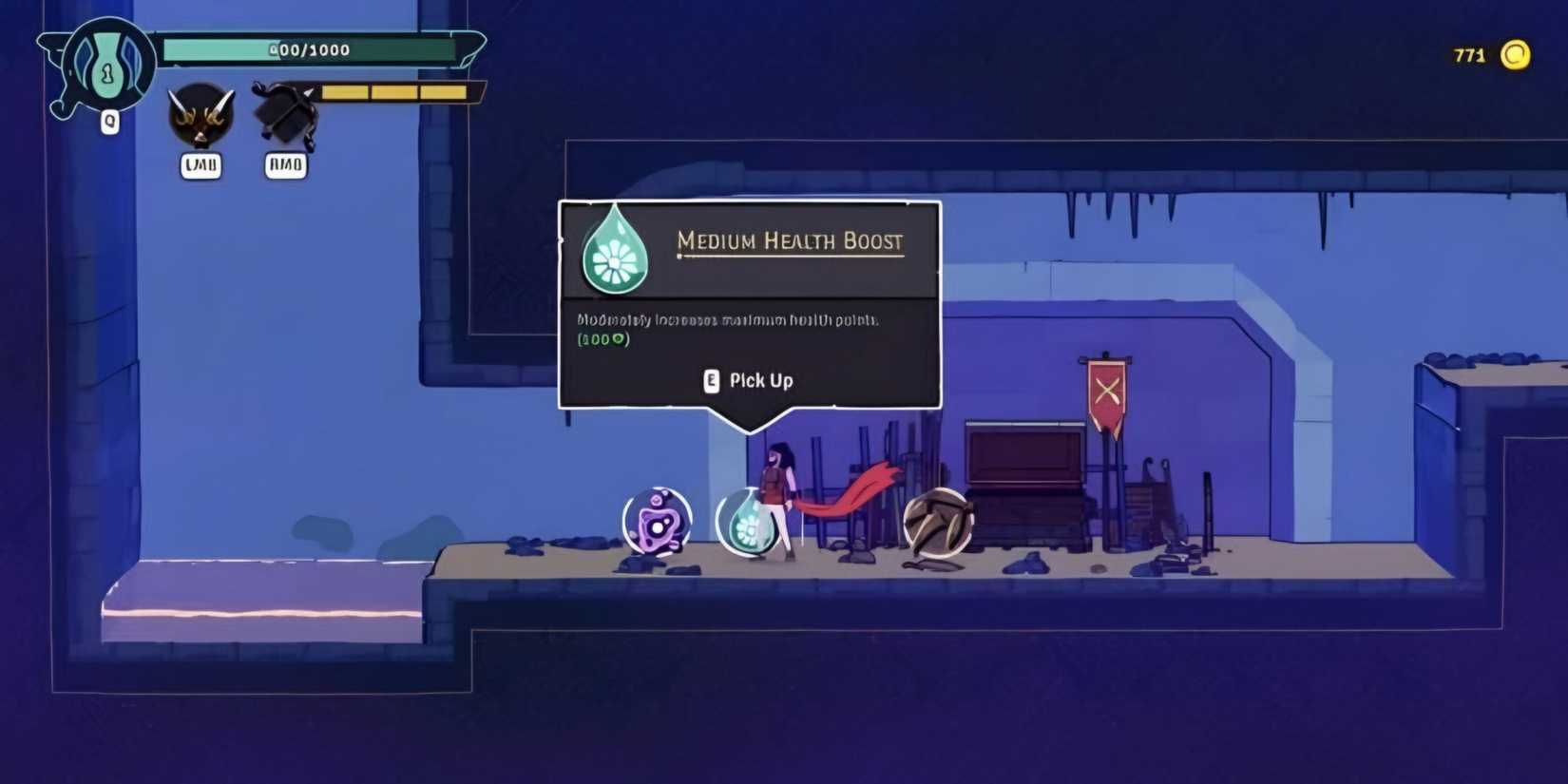Screen dimensions: 1568x784
Task: Click the tooltip description text
Action: 729,321
